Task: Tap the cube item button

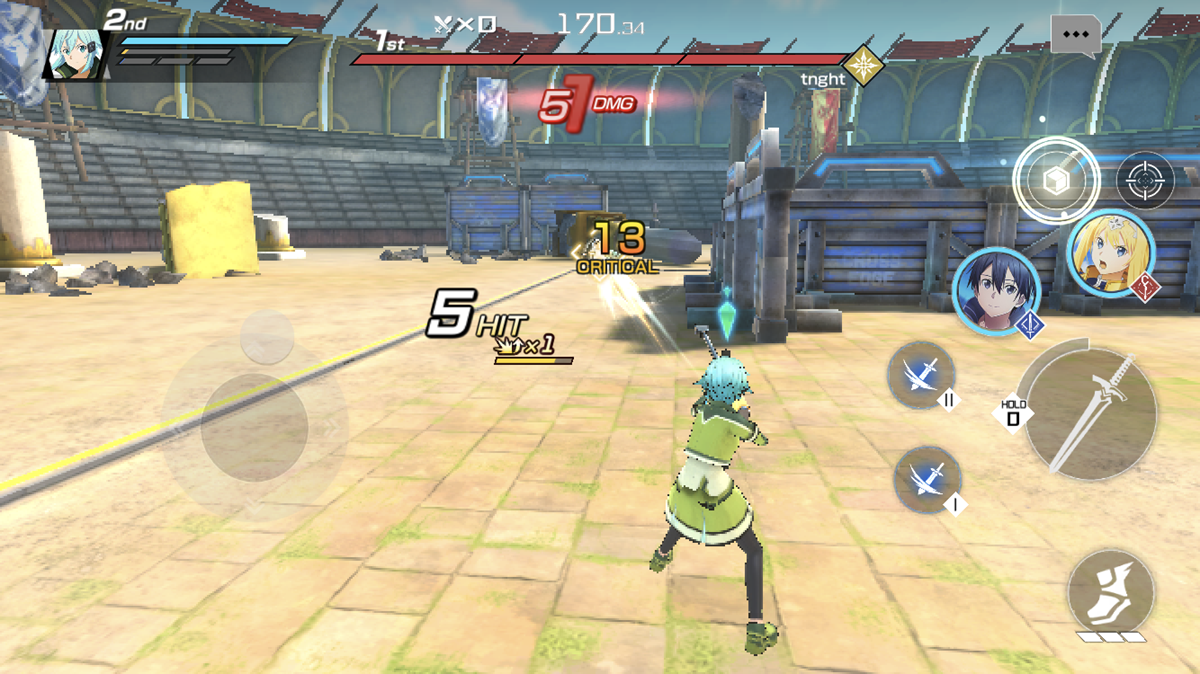Action: (x=1056, y=181)
